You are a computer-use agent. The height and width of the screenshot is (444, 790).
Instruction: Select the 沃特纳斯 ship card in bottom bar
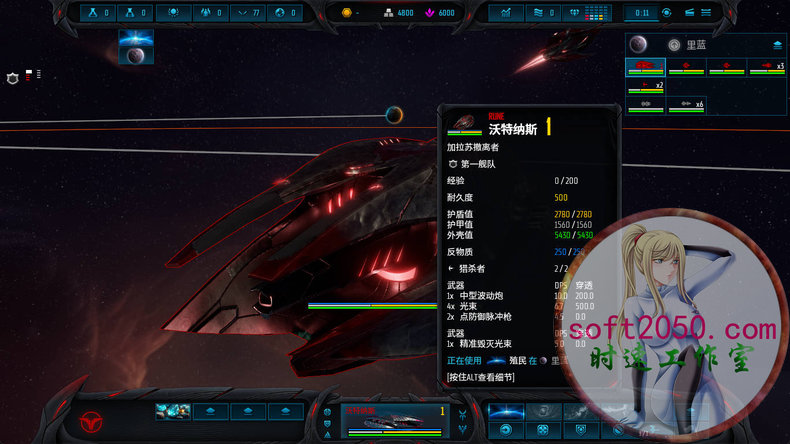pyautogui.click(x=394, y=421)
